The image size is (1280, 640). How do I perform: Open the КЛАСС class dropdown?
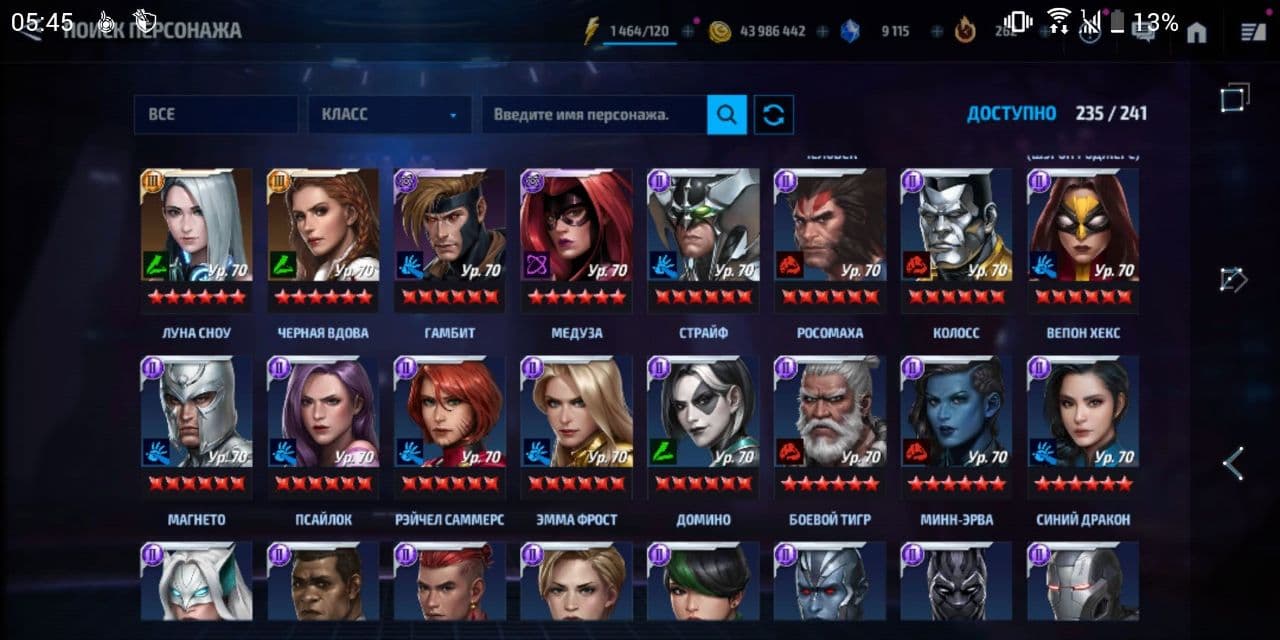[x=389, y=115]
